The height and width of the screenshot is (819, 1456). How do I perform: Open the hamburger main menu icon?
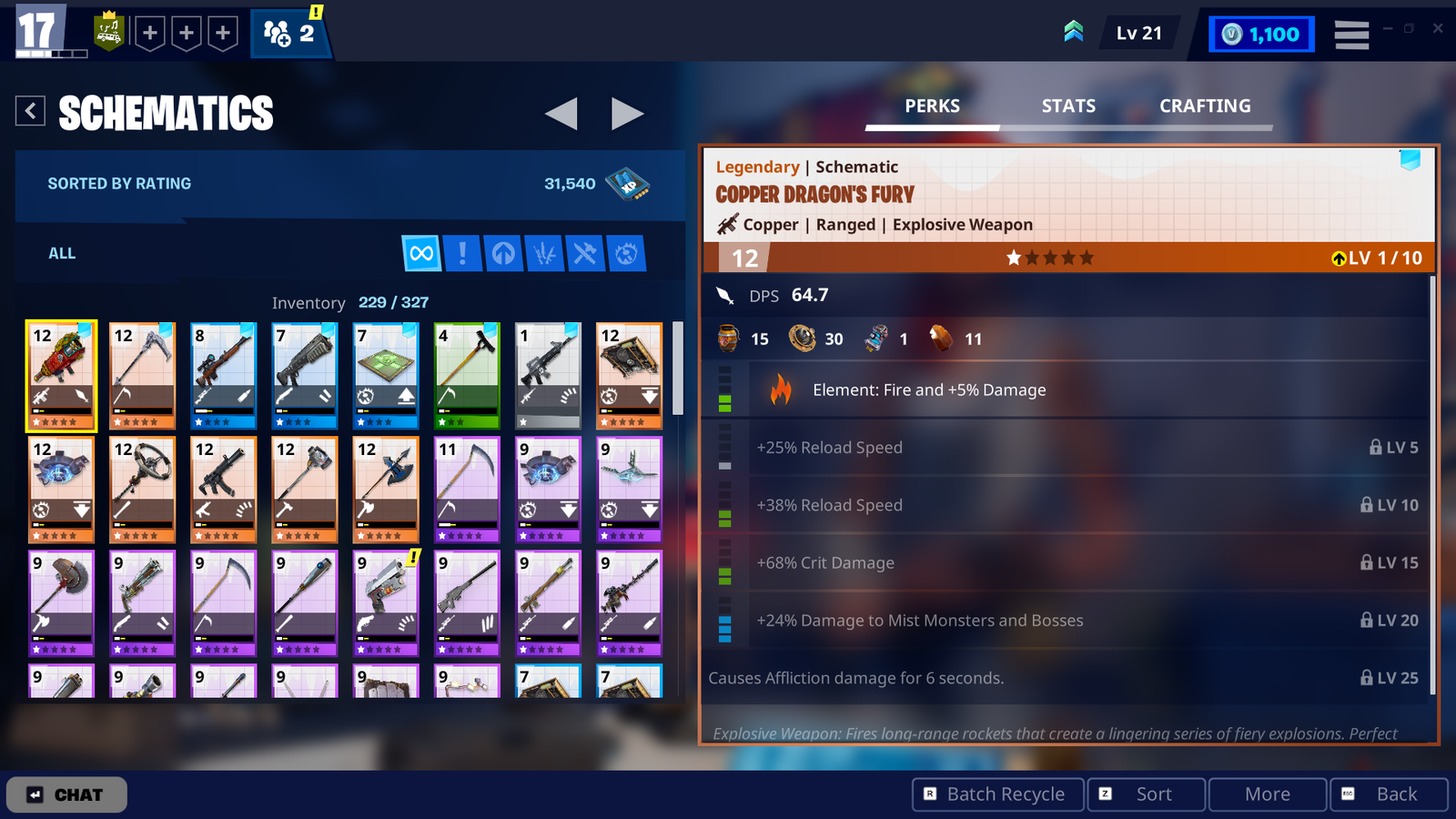point(1351,33)
